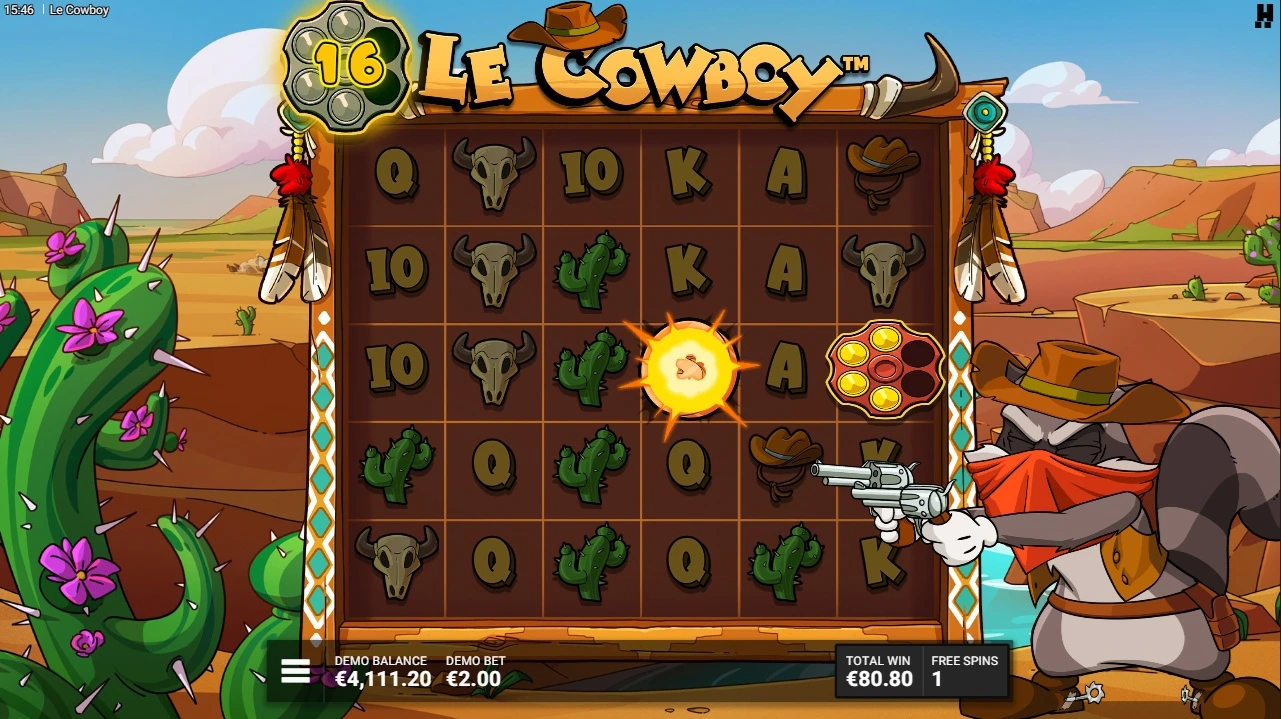The height and width of the screenshot is (719, 1281).
Task: Click the Hacksaw H logo
Action: [x=1263, y=16]
